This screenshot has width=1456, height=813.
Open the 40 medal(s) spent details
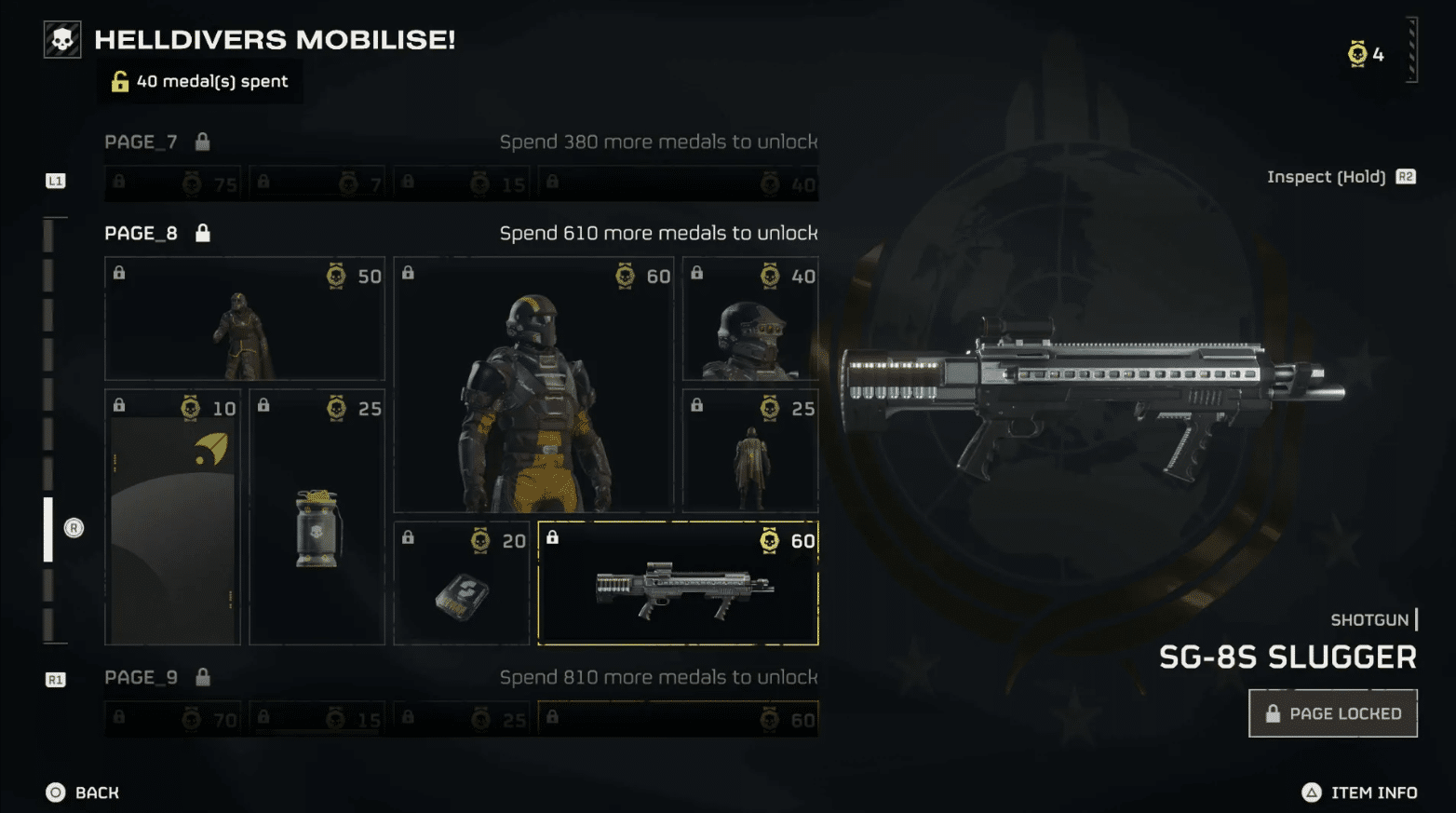[x=200, y=81]
